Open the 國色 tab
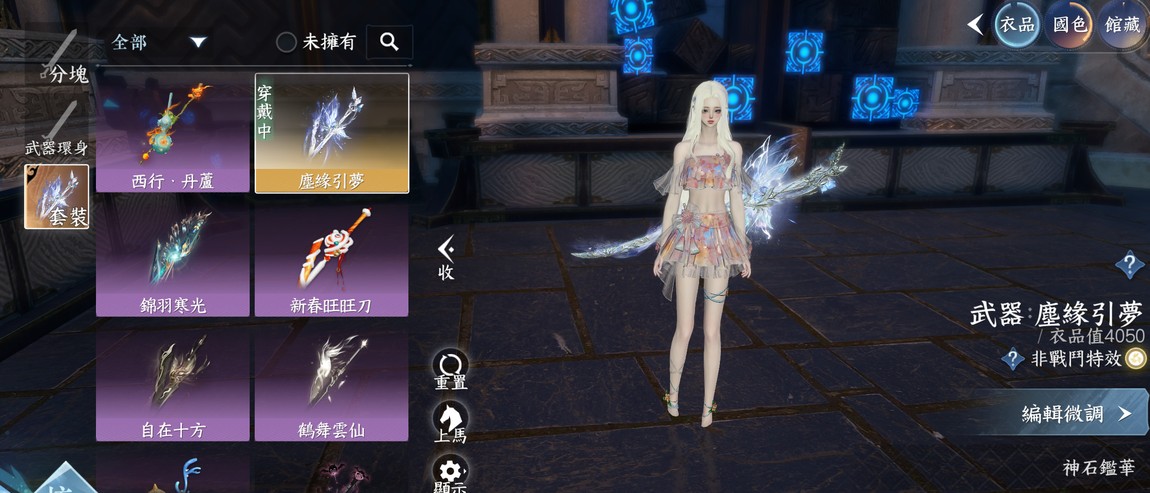The height and width of the screenshot is (493, 1150). [x=1071, y=24]
